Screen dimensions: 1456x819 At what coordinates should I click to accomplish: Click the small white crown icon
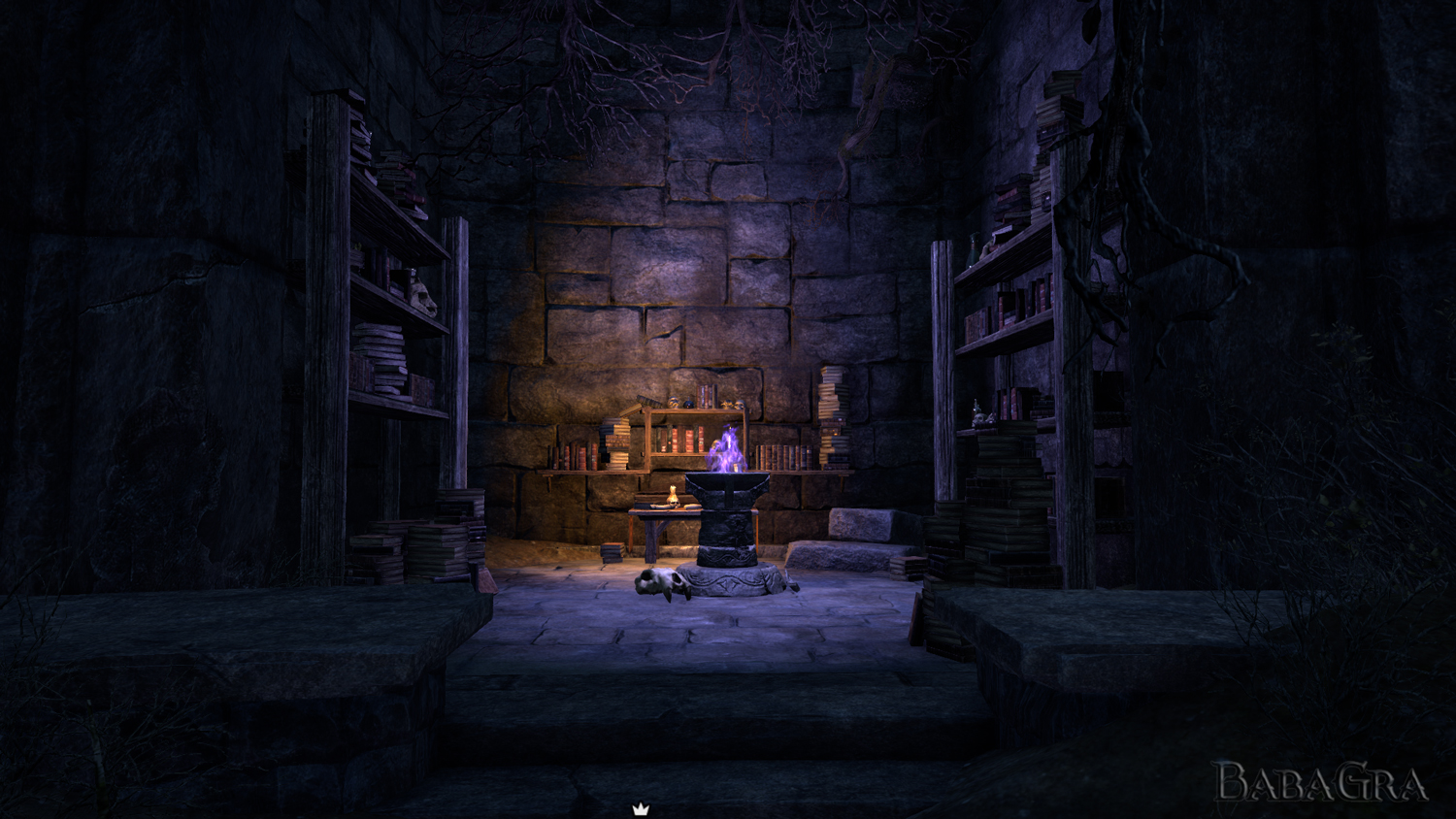tap(641, 809)
